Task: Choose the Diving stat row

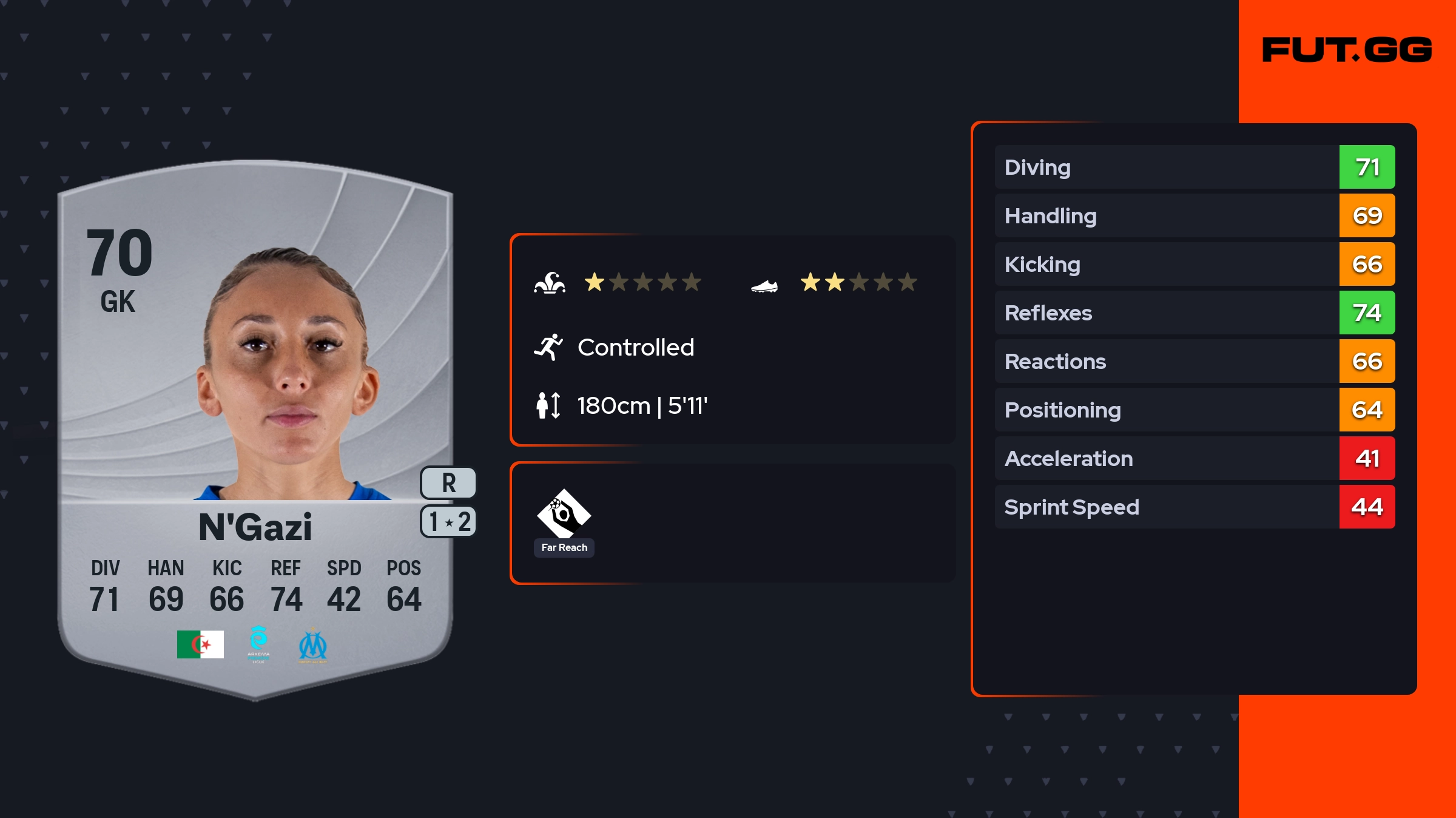Action: click(x=1195, y=167)
